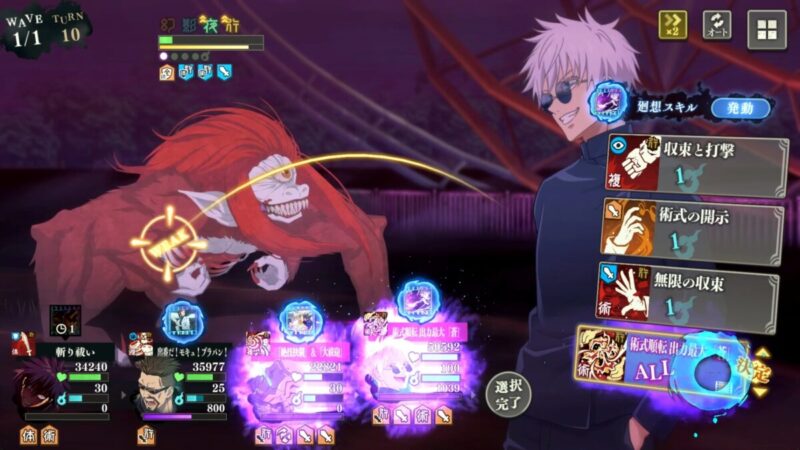Confirm selection with 選択完了 button
The image size is (800, 450).
(x=508, y=396)
